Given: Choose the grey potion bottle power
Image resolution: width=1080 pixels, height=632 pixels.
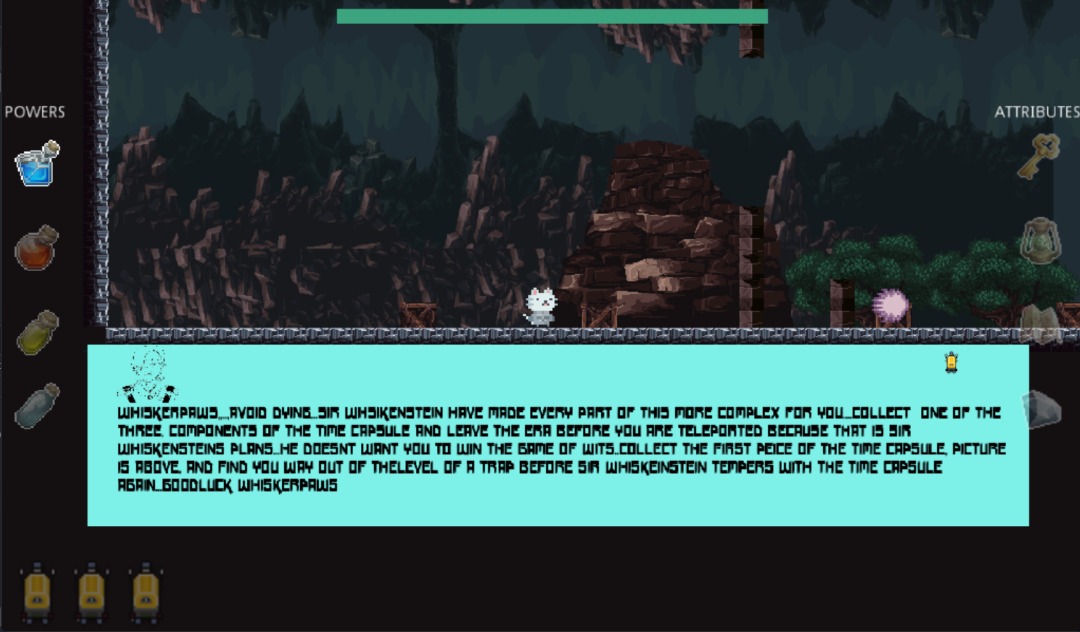Looking at the screenshot, I should click(x=37, y=406).
